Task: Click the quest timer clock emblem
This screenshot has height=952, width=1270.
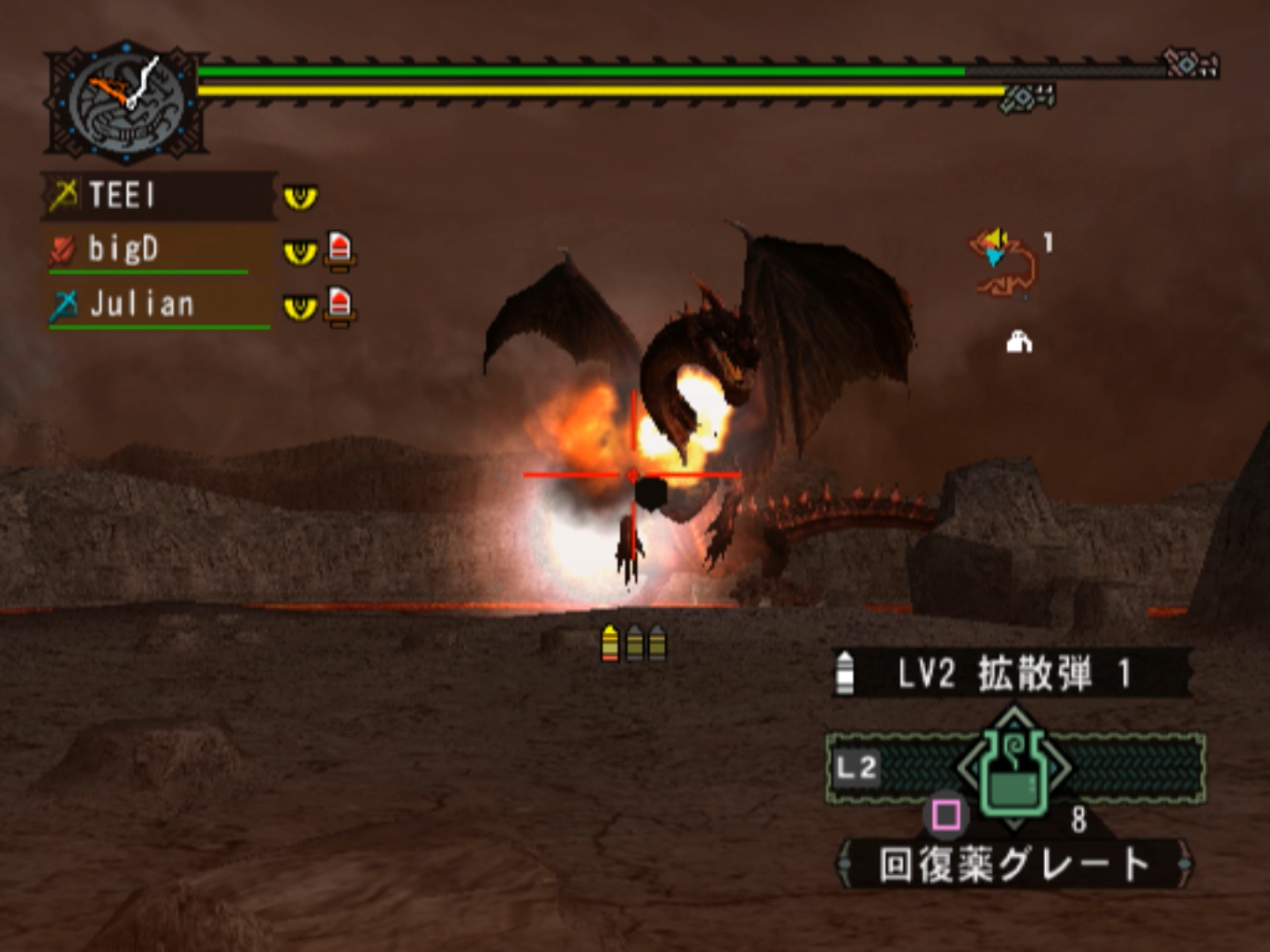Action: click(126, 101)
